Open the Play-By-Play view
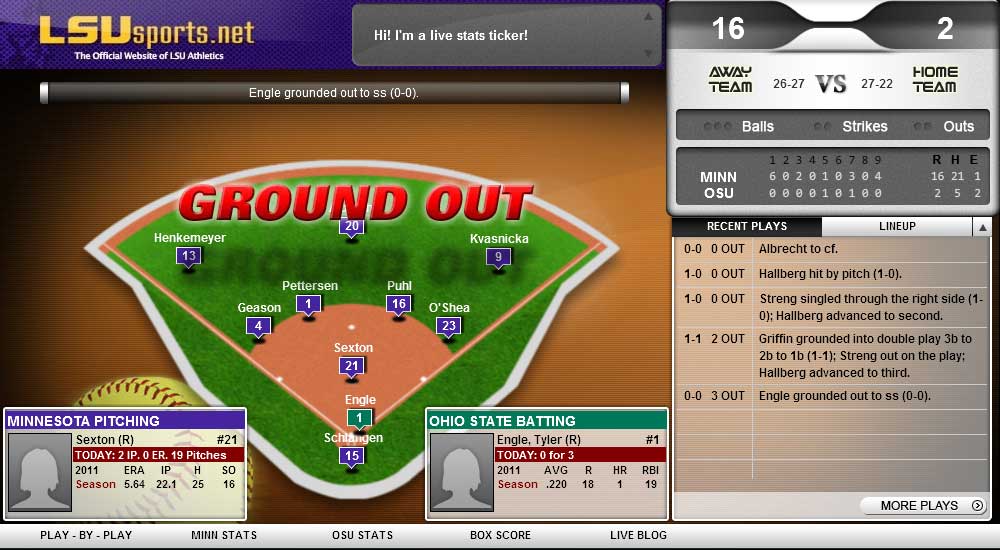 (86, 535)
